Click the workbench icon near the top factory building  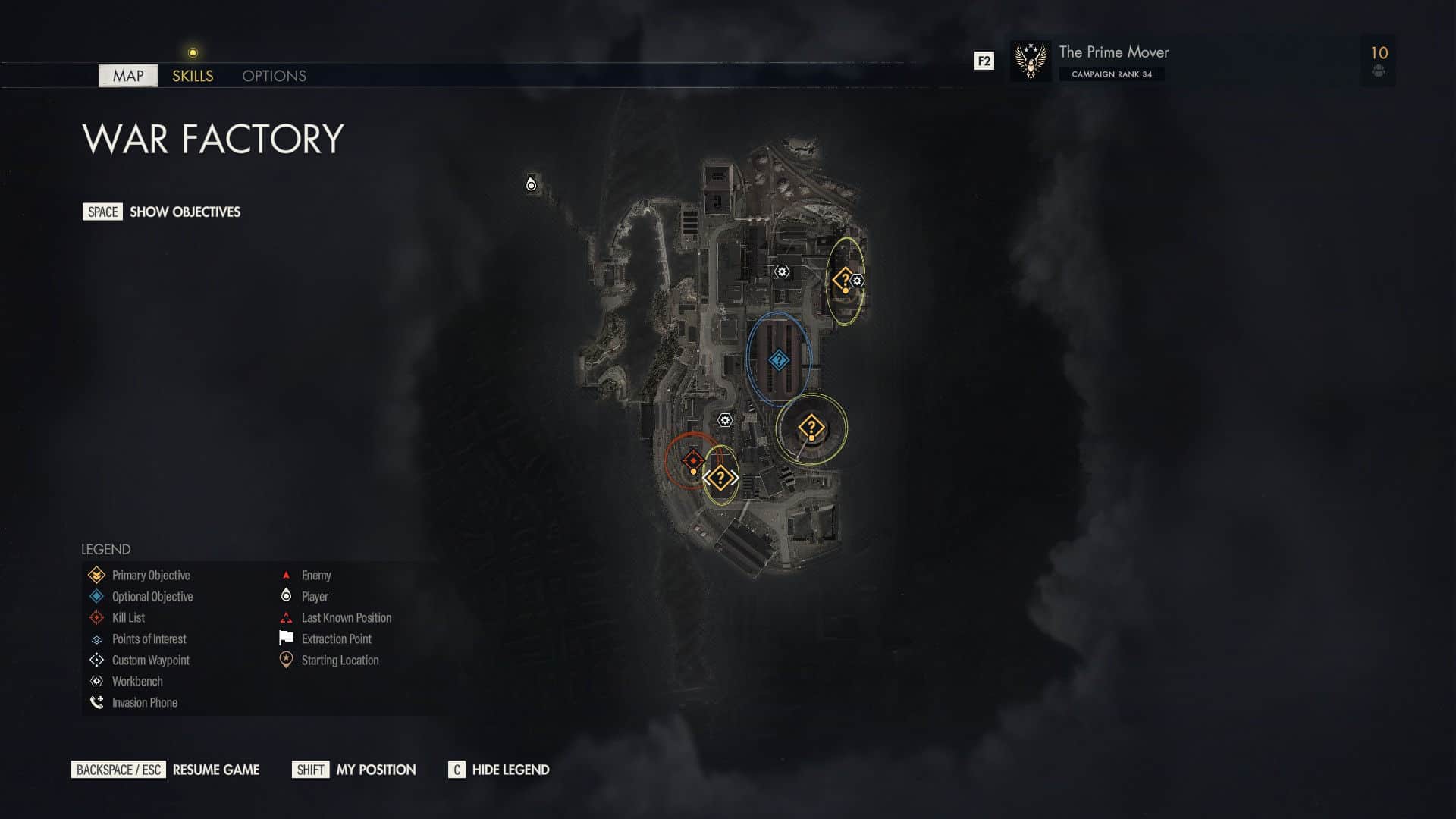coord(781,271)
